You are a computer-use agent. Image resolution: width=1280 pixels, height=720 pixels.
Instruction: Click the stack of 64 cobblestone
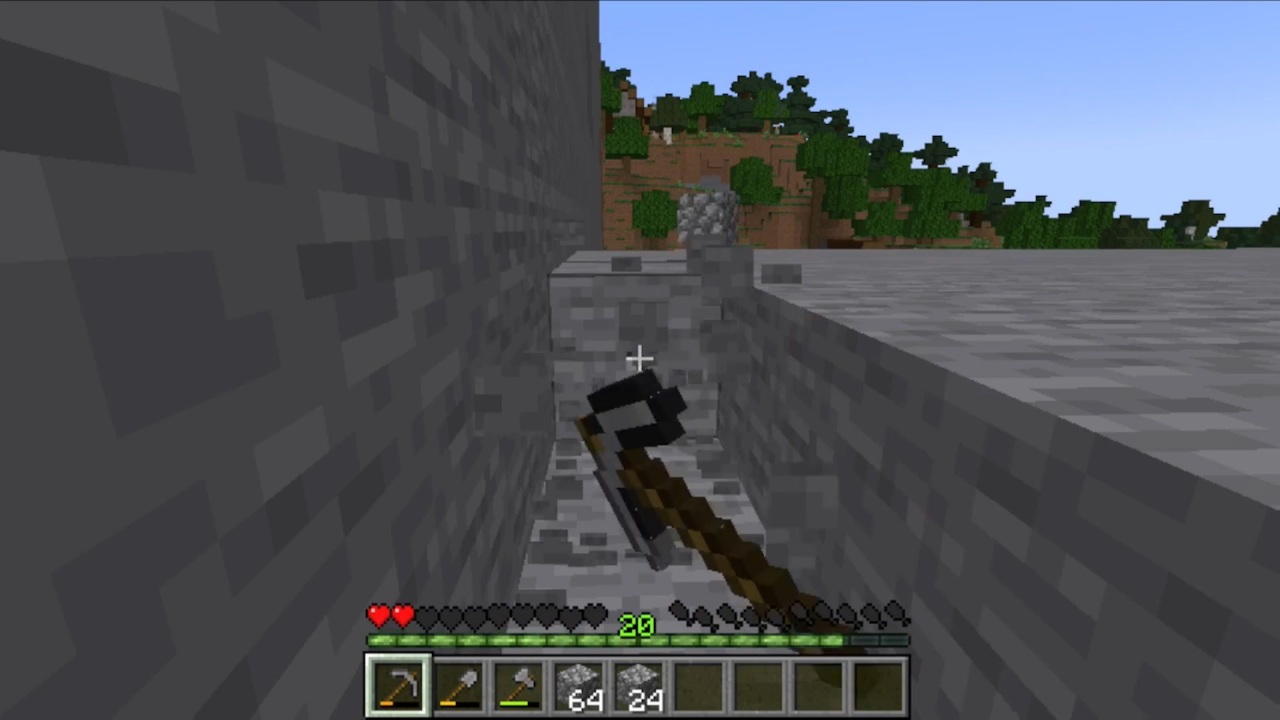pyautogui.click(x=578, y=682)
